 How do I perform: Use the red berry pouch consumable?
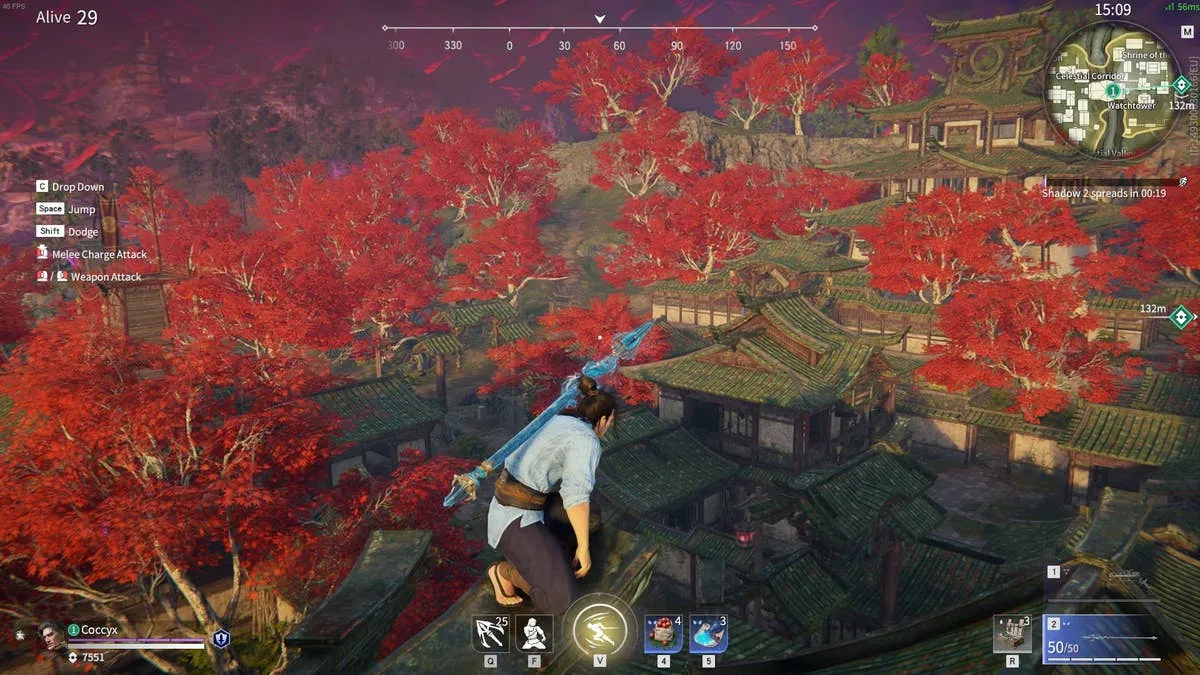pyautogui.click(x=663, y=633)
